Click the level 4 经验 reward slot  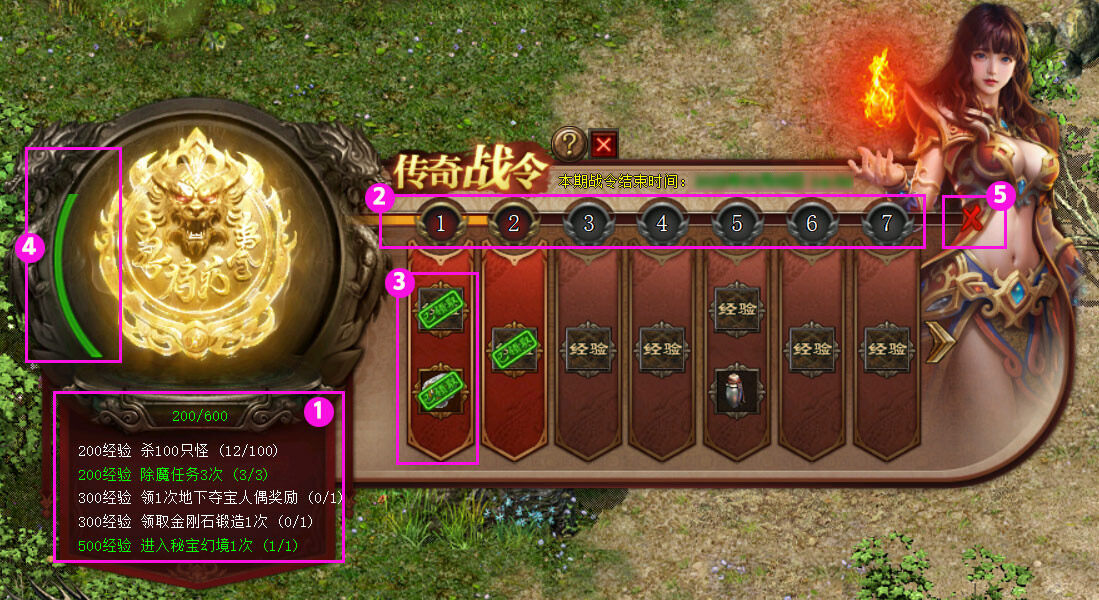point(662,349)
